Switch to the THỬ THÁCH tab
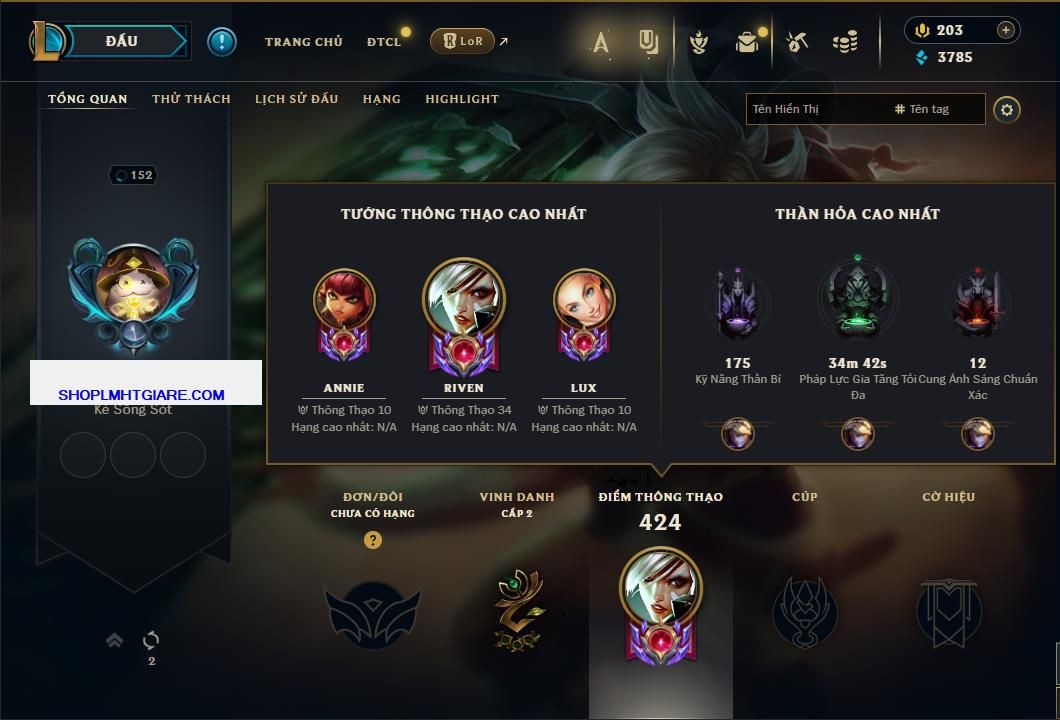The width and height of the screenshot is (1060, 720). (191, 99)
